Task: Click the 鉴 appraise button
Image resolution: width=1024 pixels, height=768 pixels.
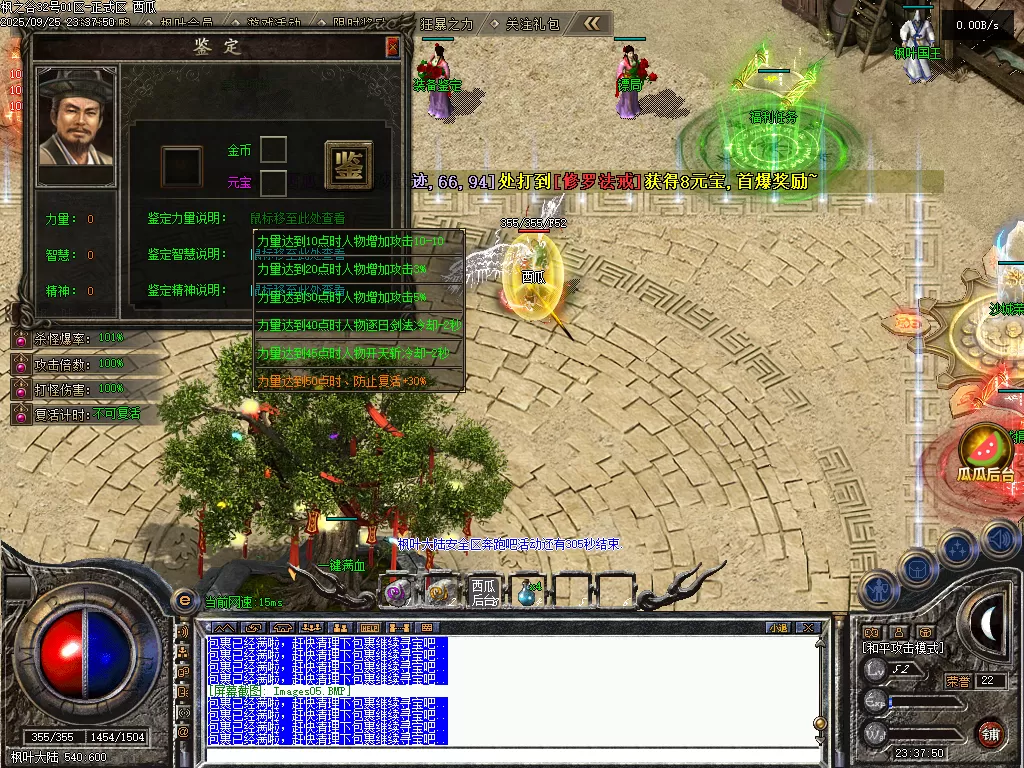Action: (348, 165)
